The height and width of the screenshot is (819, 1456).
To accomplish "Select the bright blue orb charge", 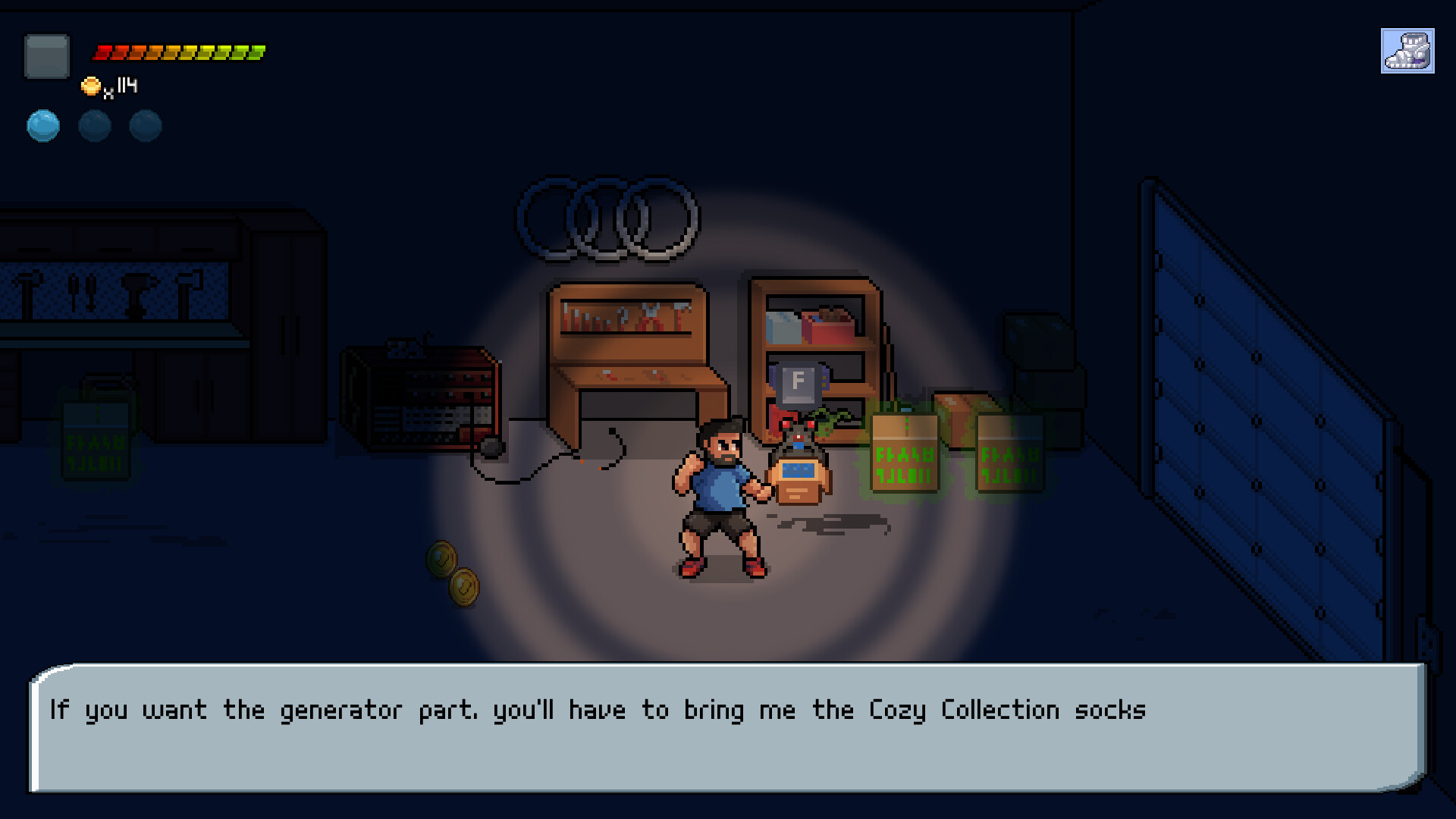I will [x=43, y=126].
